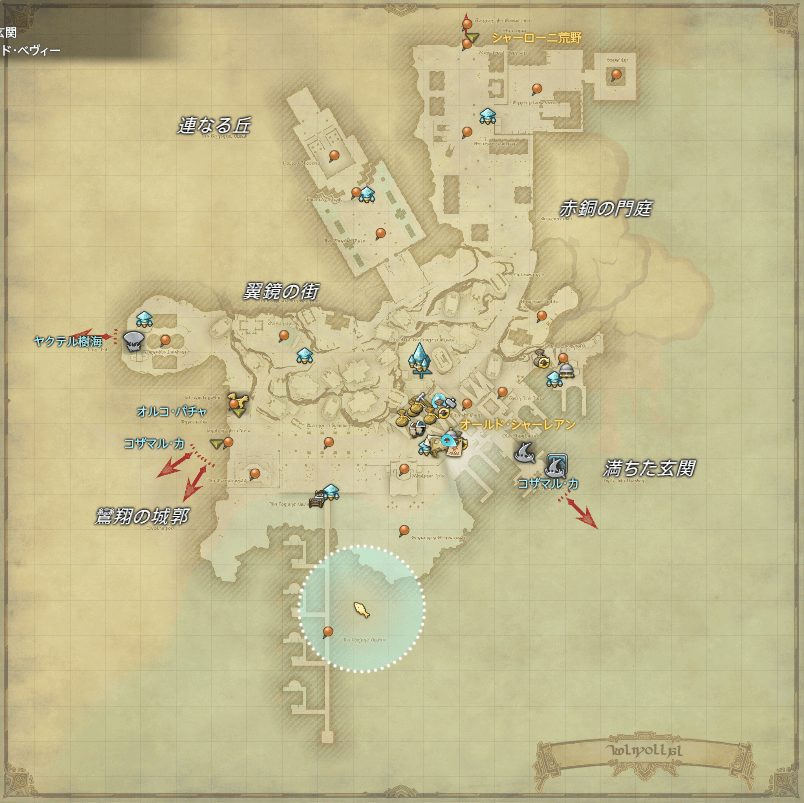This screenshot has width=804, height=803.
Task: Click the 連なる丘 area name
Action: [x=214, y=126]
